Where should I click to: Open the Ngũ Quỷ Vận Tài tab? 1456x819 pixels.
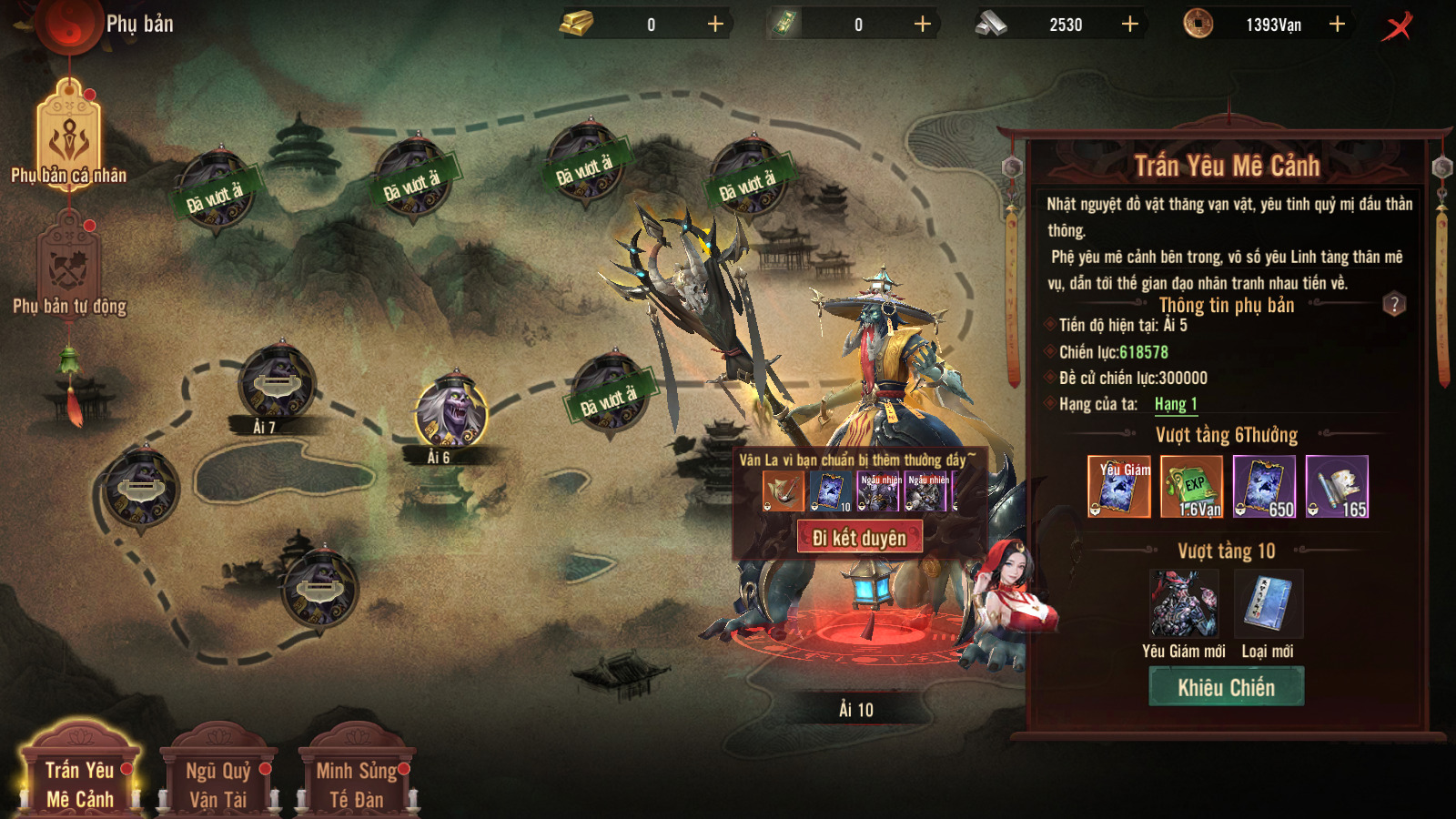(218, 784)
